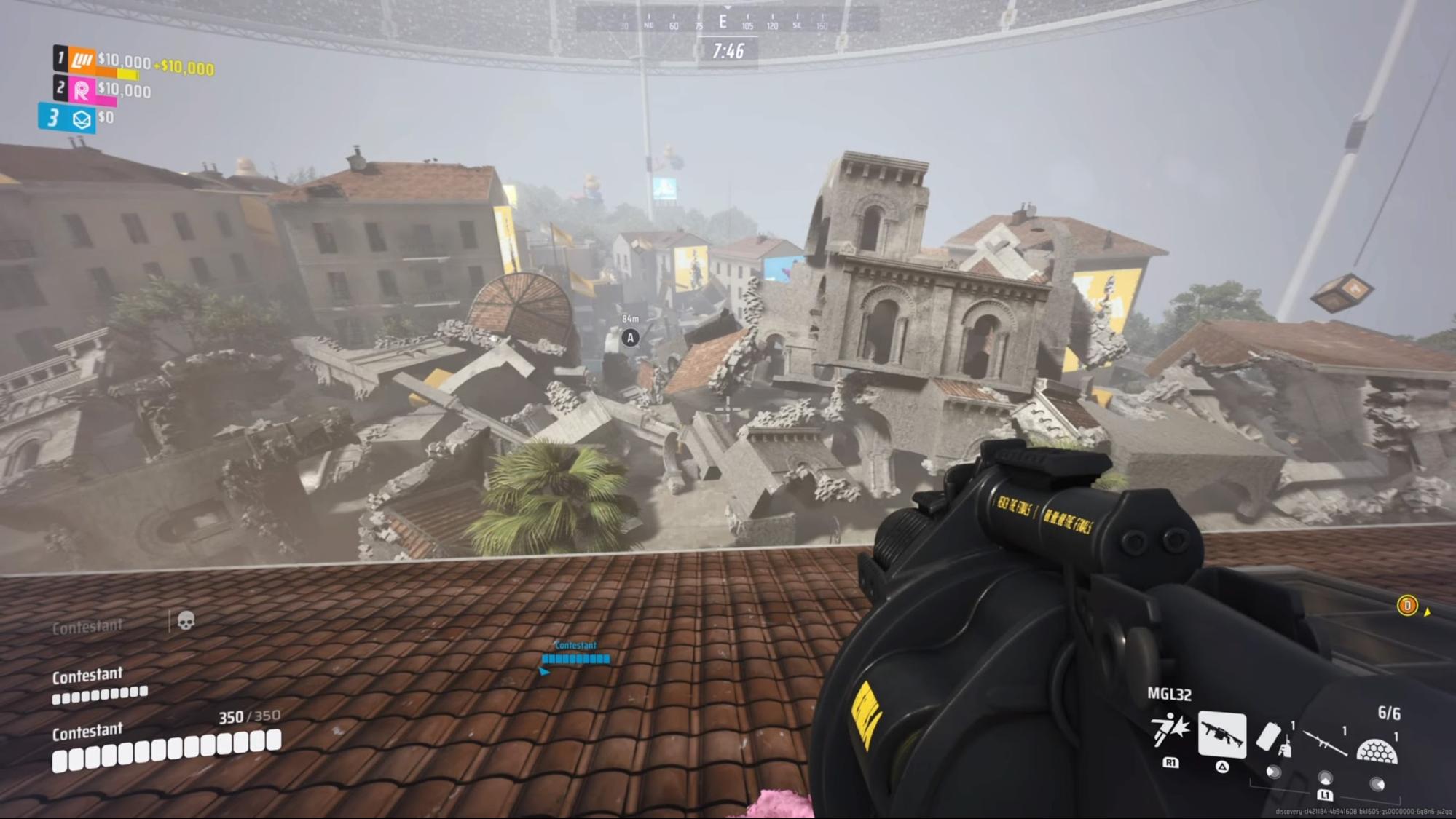Select the Dome Shield gadget icon
The image size is (1456, 819).
1376,751
